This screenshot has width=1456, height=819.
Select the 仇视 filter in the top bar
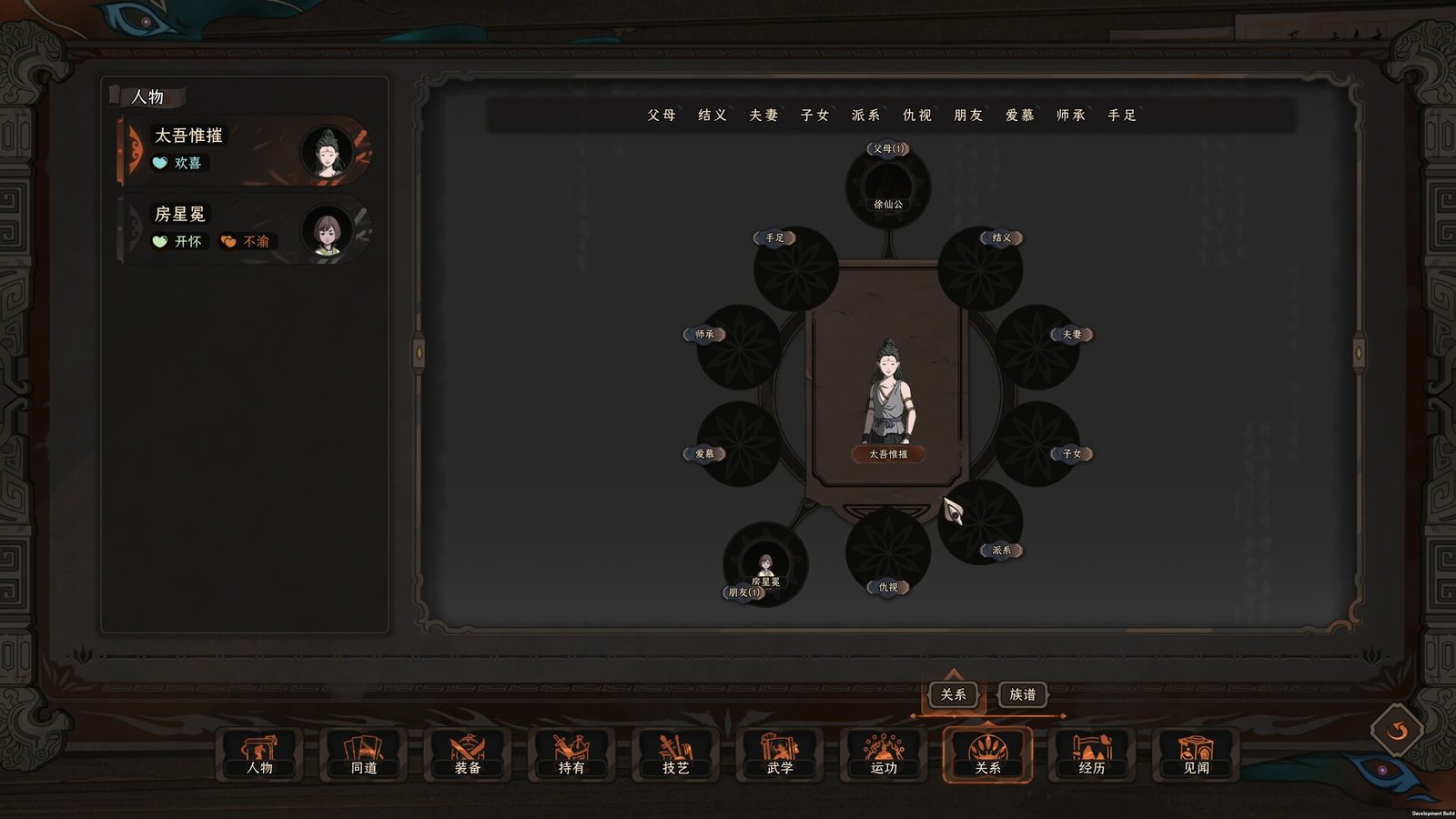click(x=915, y=116)
